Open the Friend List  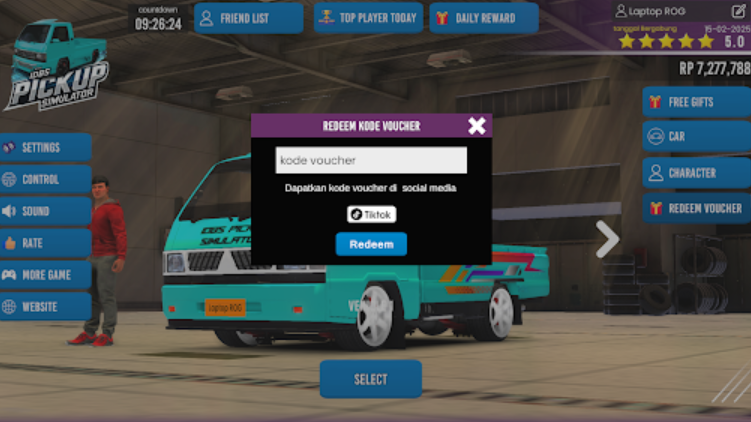click(248, 18)
